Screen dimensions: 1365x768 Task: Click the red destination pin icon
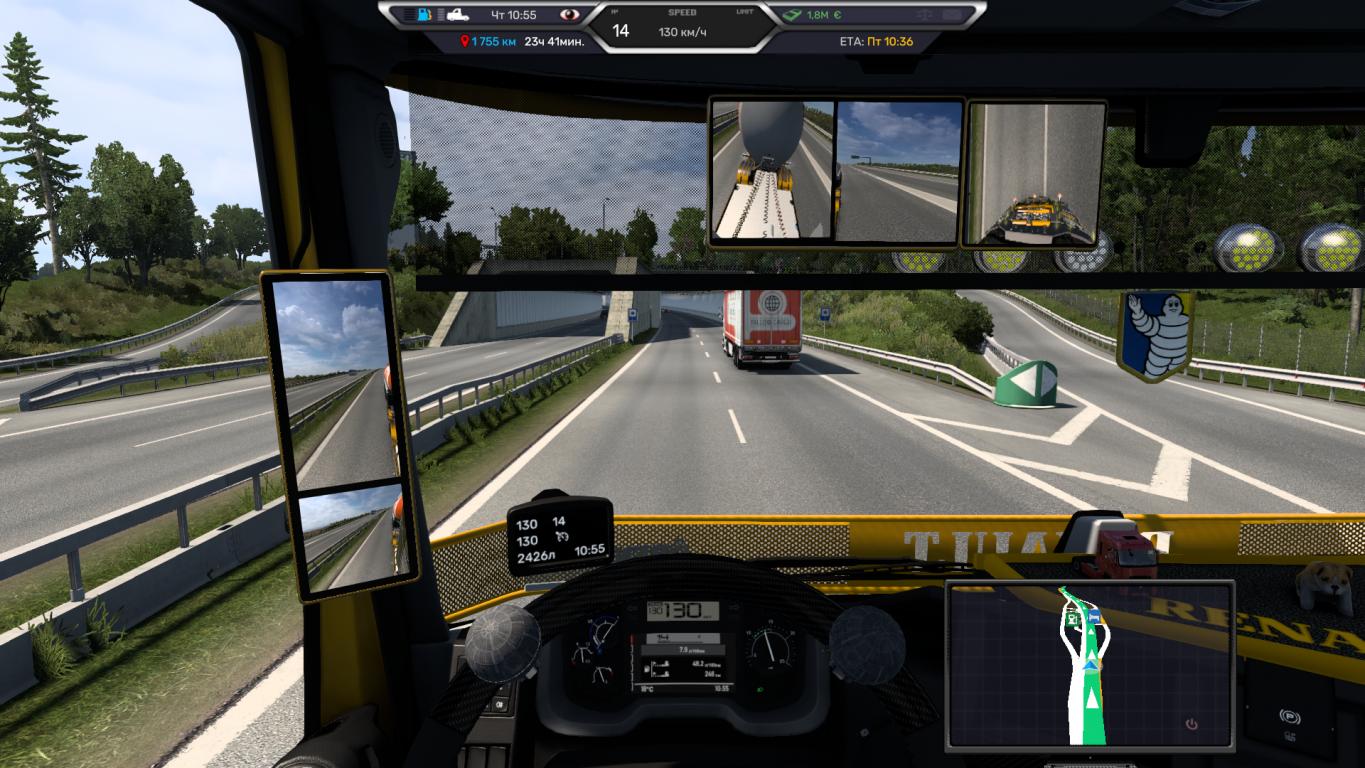[464, 42]
